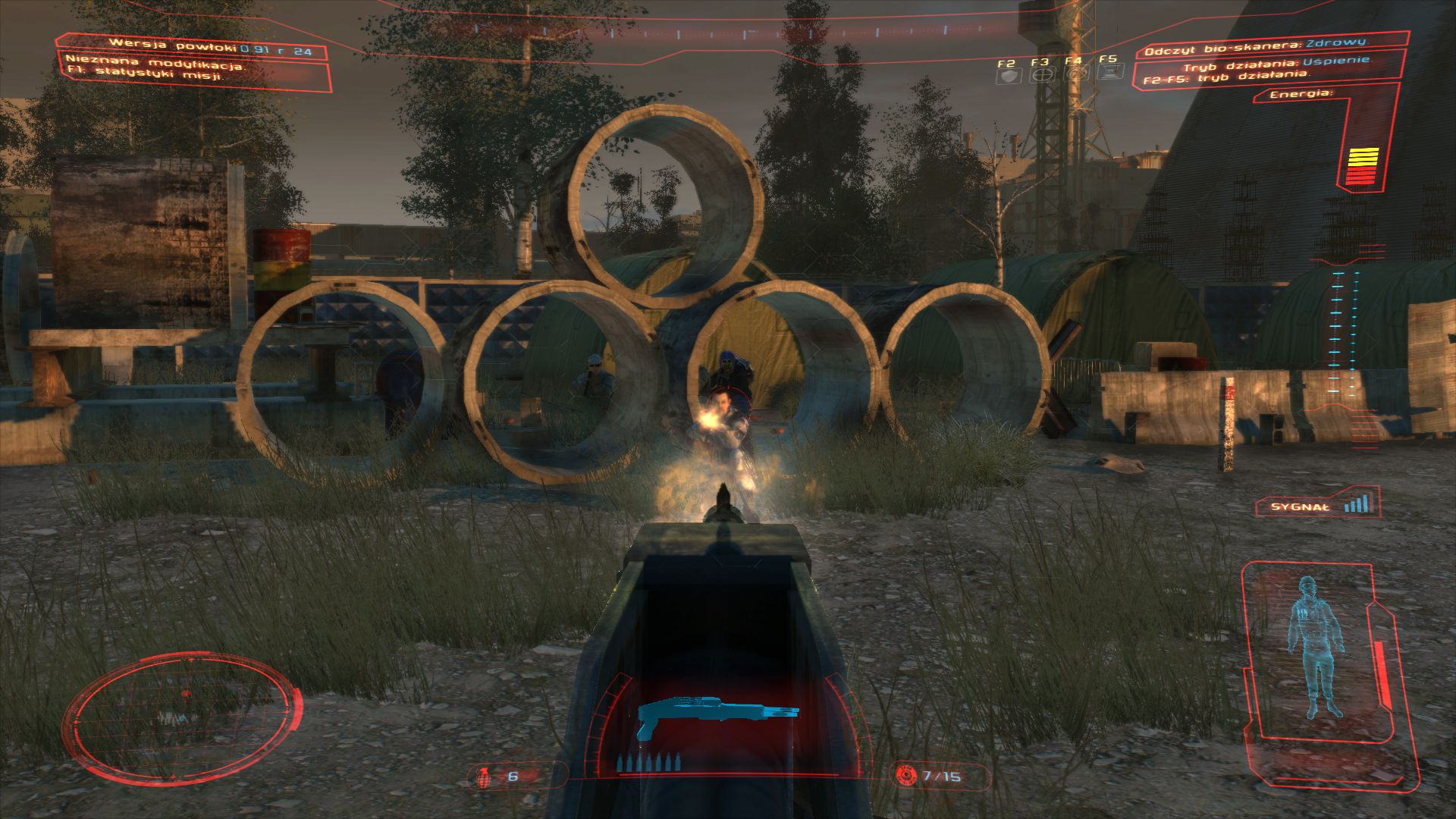Select the shield armor mode icon
Screen dimensions: 1456x819
click(x=1008, y=75)
